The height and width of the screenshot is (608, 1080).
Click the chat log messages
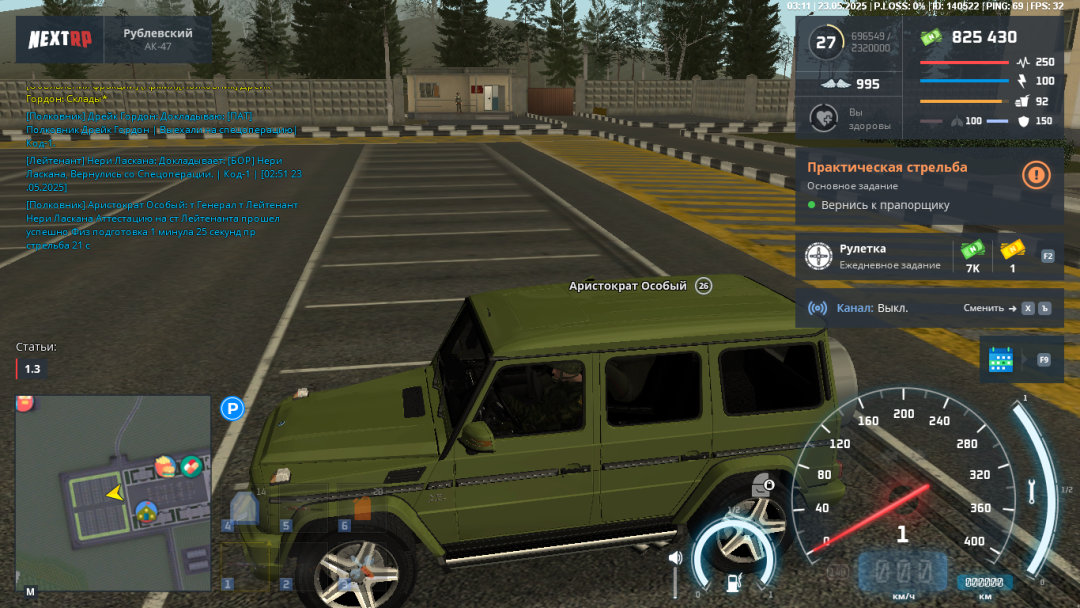[x=162, y=166]
